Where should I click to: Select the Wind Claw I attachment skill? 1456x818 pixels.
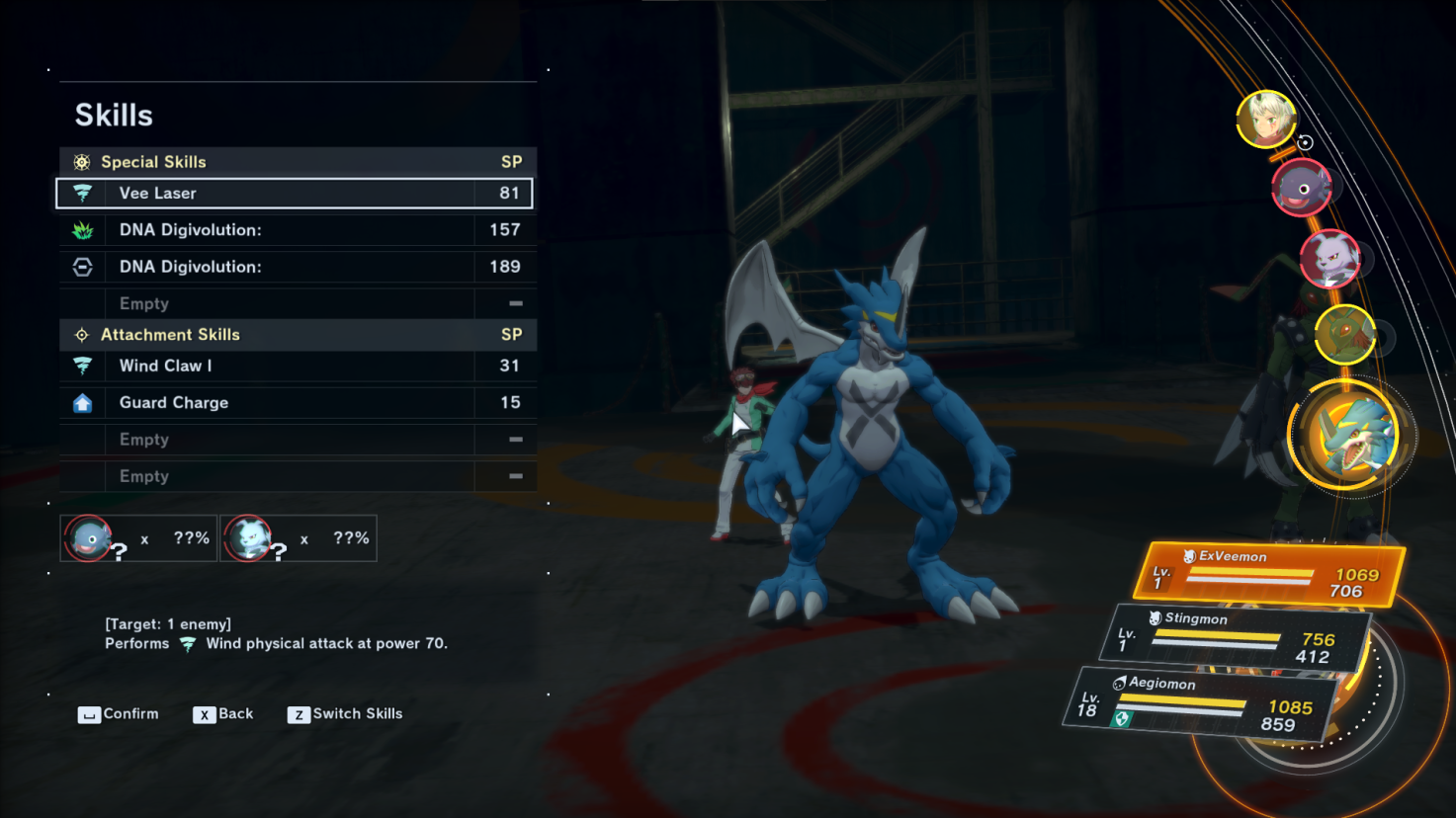[295, 367]
